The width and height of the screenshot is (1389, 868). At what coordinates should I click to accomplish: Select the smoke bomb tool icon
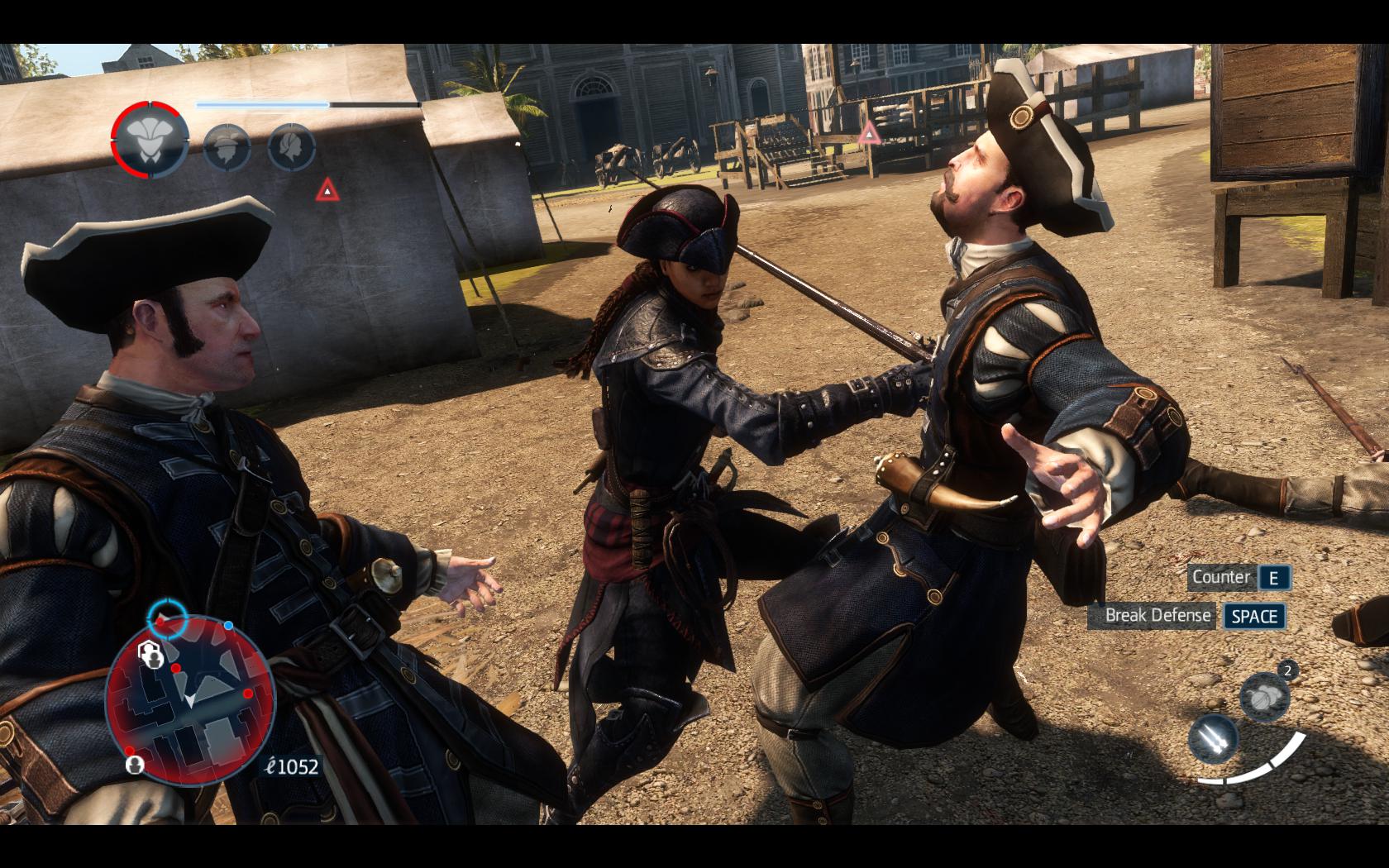point(1264,694)
